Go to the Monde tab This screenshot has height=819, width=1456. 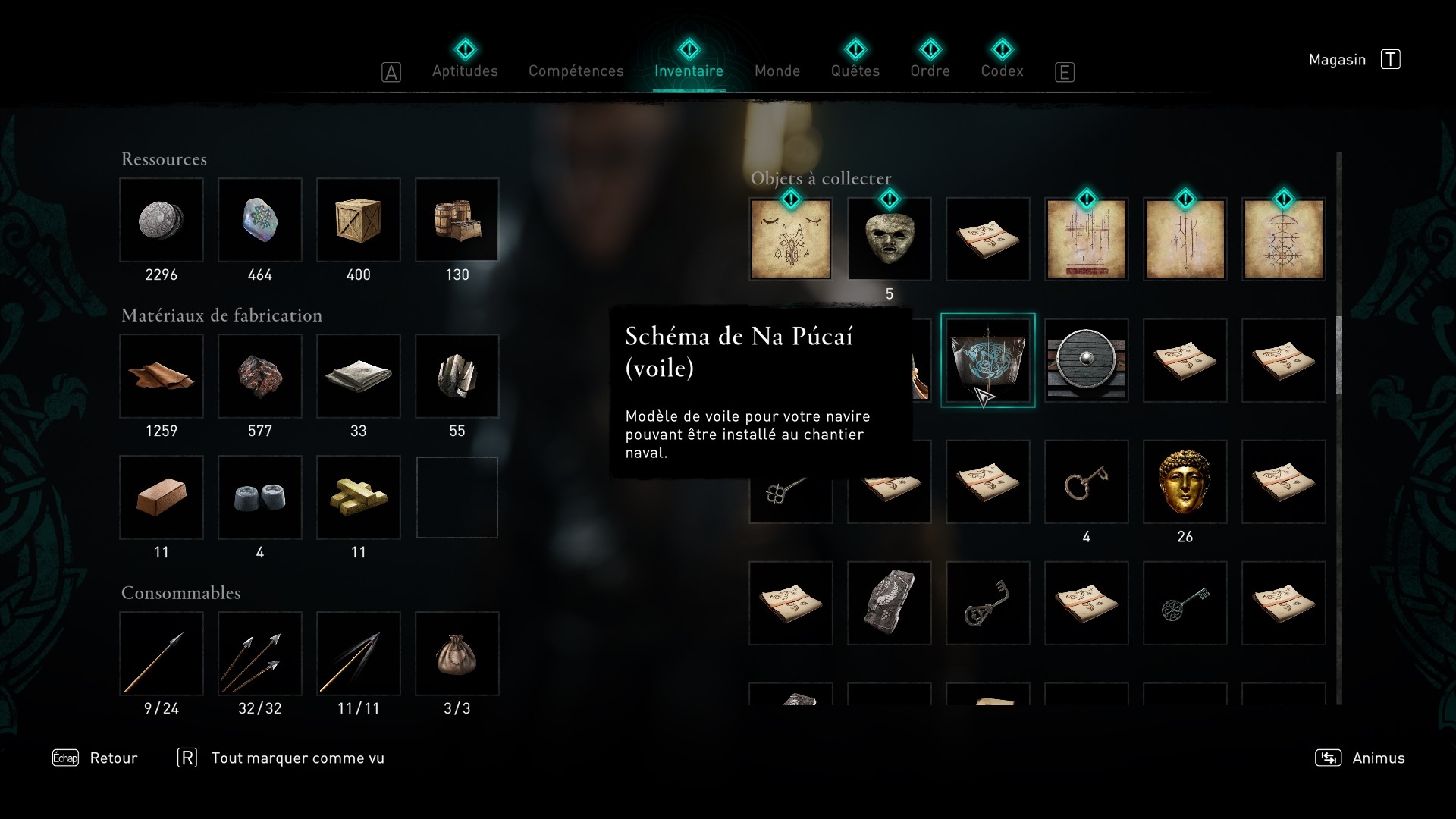(x=777, y=71)
